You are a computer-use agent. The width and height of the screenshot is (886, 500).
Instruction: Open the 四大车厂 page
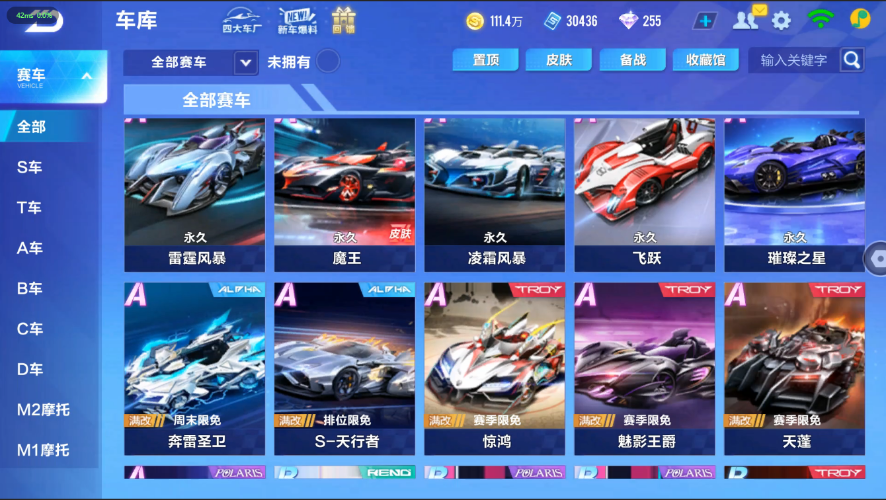pos(242,20)
